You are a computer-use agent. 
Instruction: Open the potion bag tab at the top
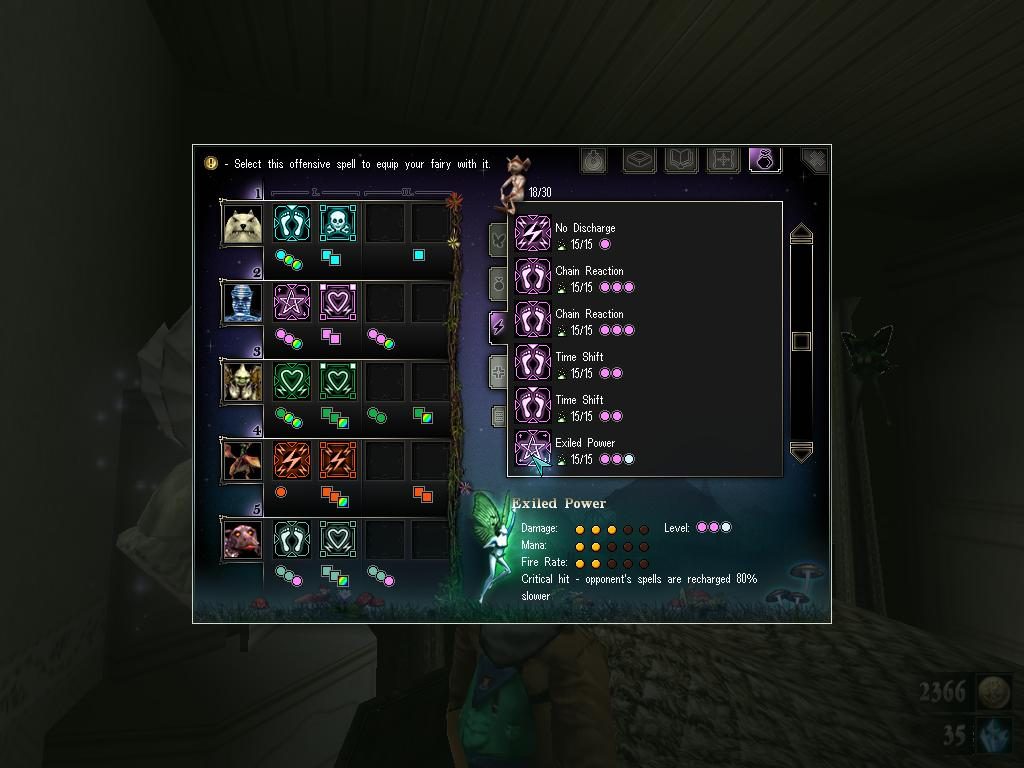[764, 160]
